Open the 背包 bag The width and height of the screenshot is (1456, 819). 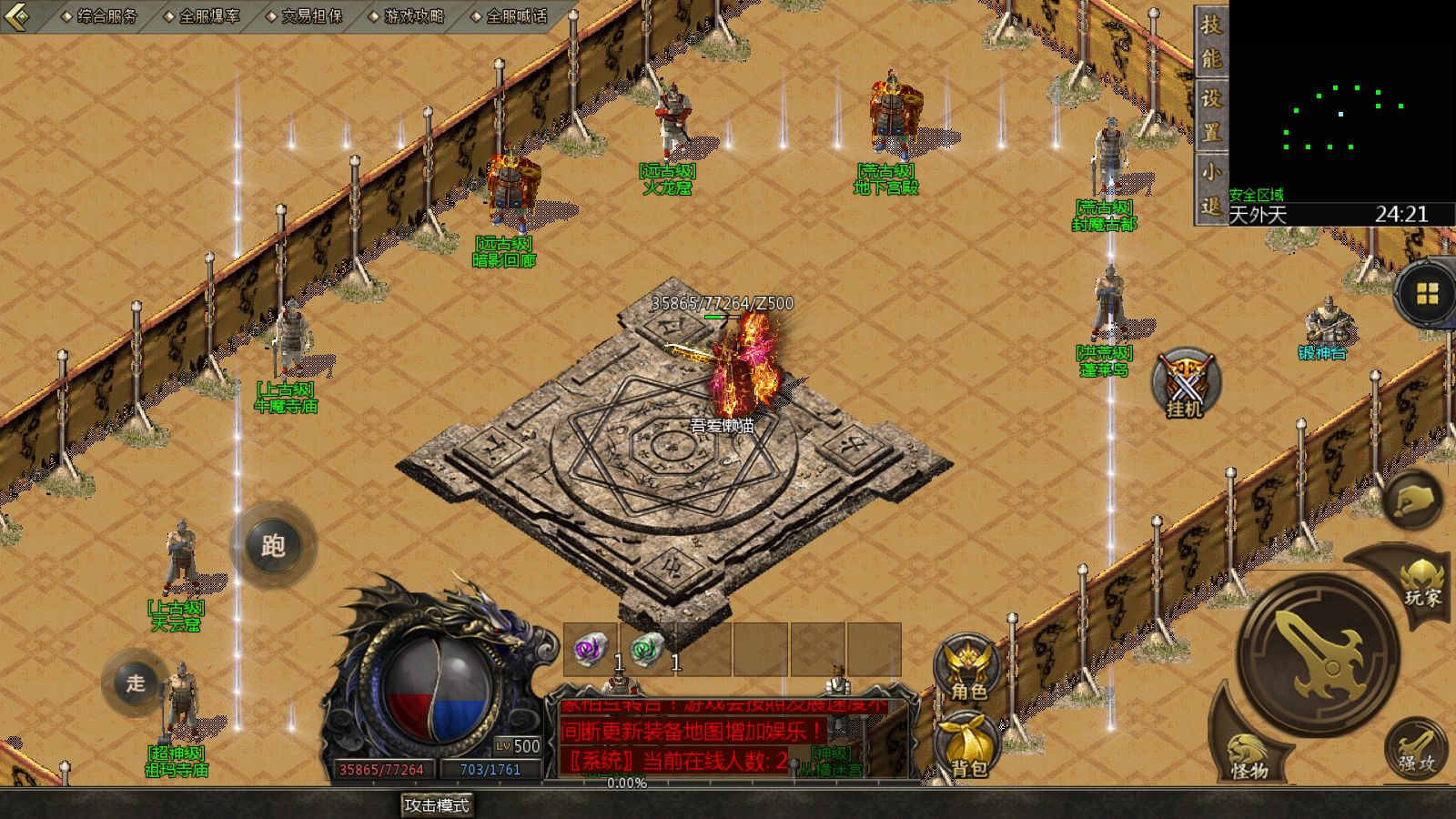(968, 746)
